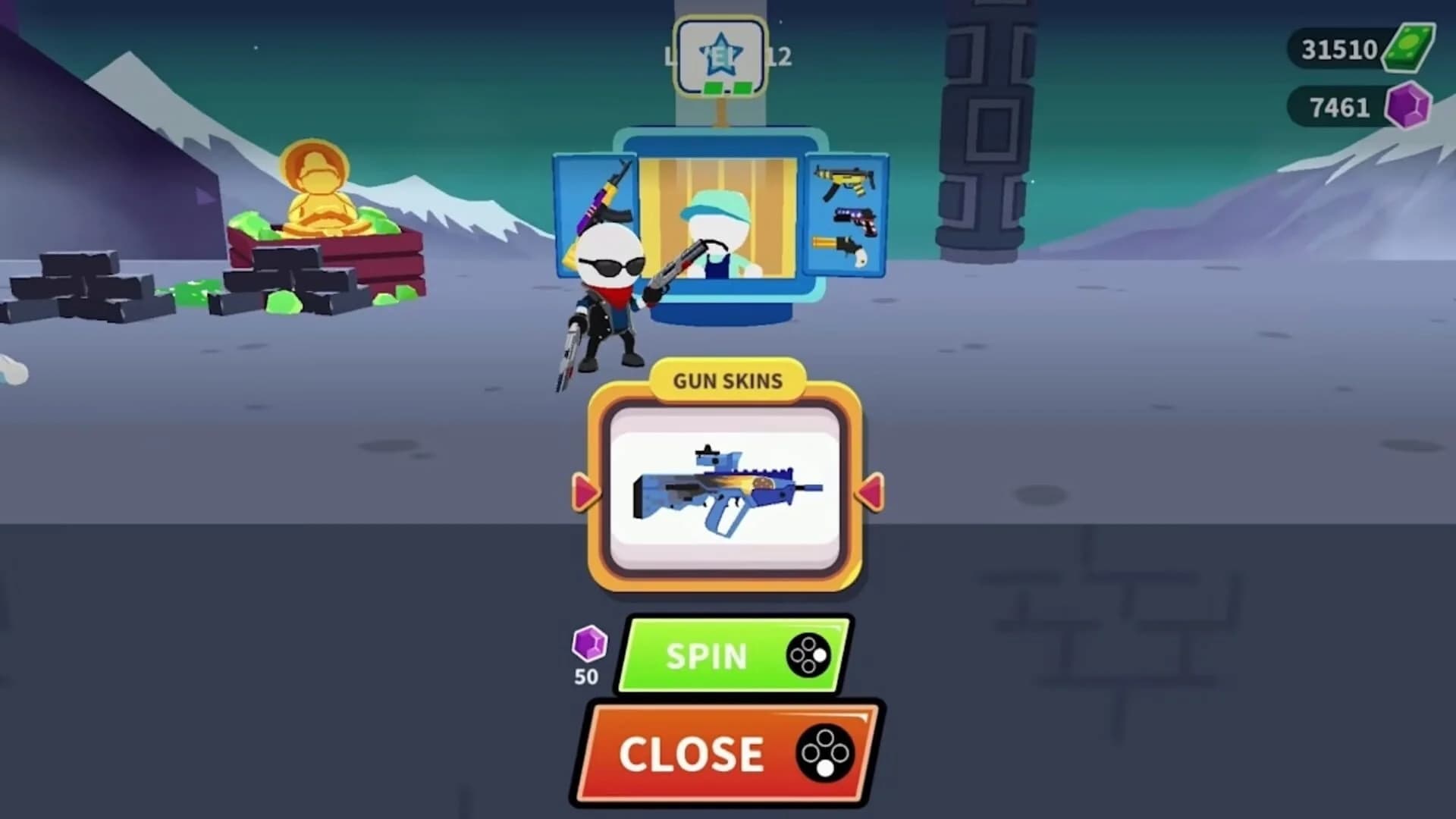This screenshot has height=819, width=1456.
Task: Open the blue star level badge
Action: 721,55
